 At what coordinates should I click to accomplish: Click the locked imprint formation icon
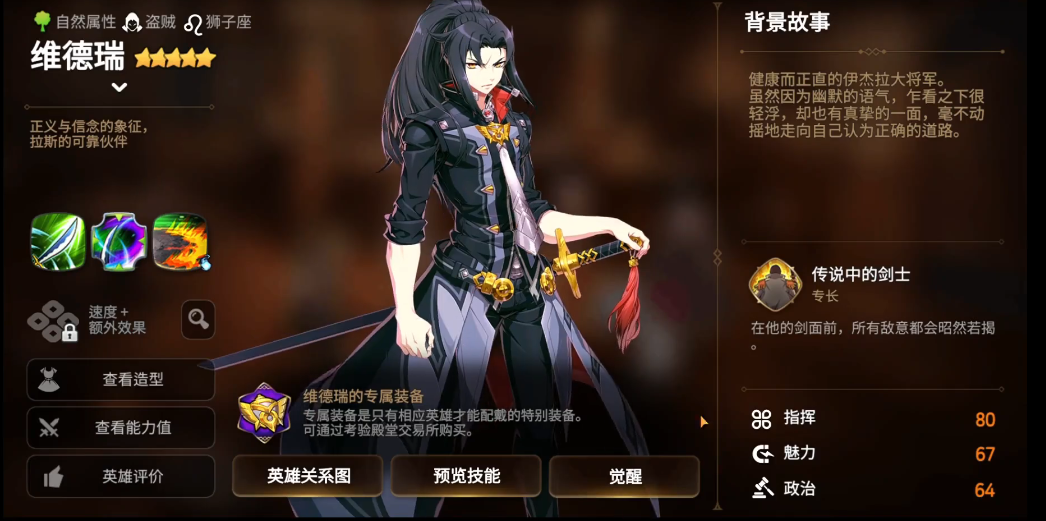click(53, 320)
